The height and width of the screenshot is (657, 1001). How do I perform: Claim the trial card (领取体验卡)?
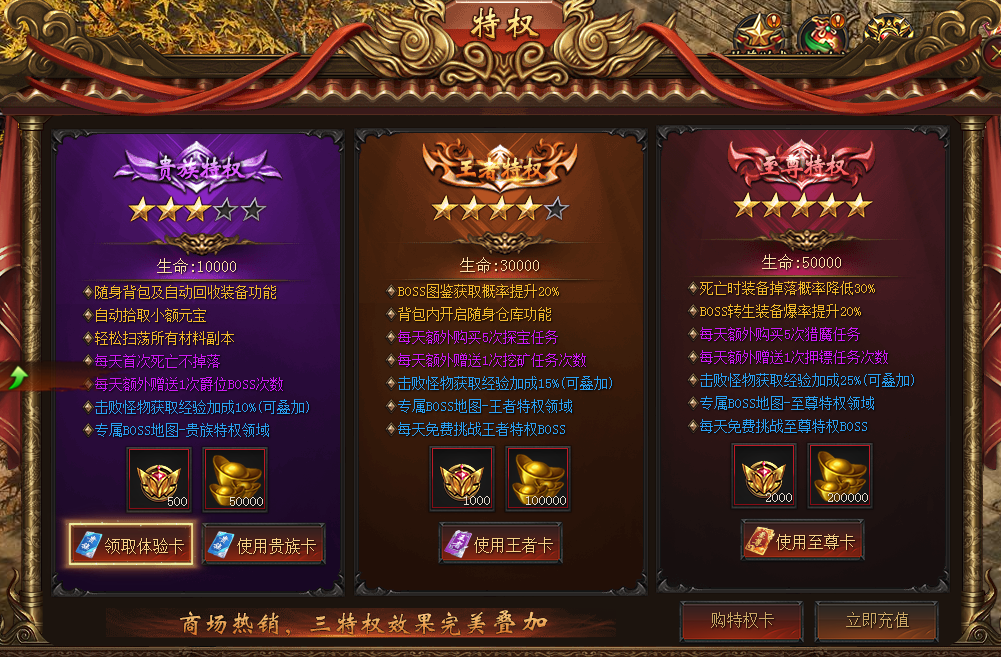[x=132, y=546]
